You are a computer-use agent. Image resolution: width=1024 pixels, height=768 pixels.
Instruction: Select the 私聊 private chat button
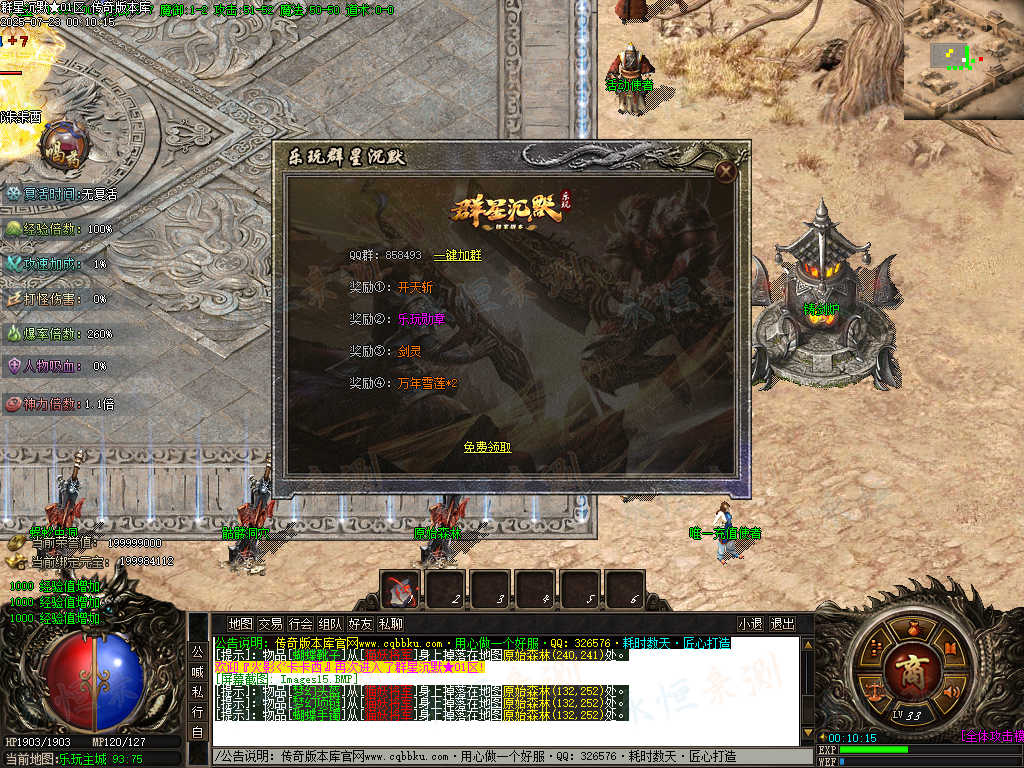tap(390, 624)
